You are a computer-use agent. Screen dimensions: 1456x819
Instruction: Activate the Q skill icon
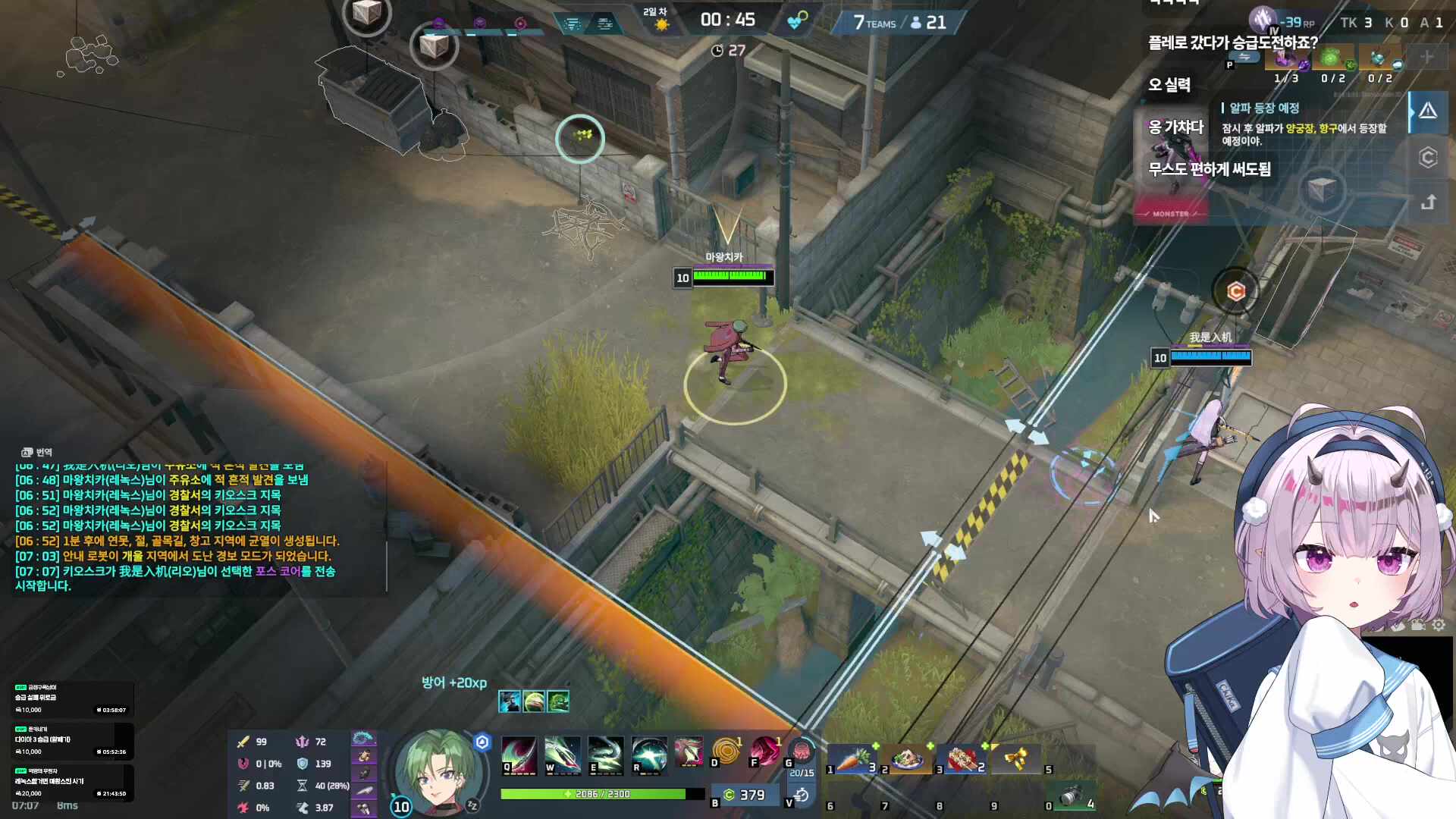click(x=519, y=755)
